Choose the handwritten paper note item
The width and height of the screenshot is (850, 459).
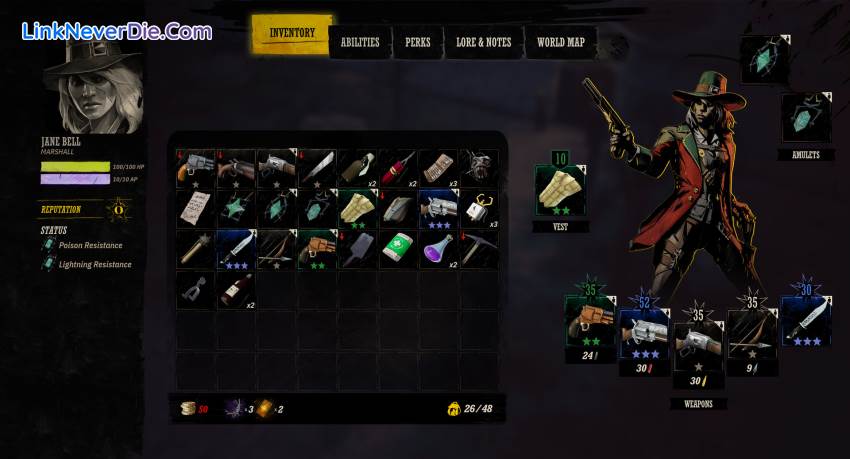coord(196,208)
